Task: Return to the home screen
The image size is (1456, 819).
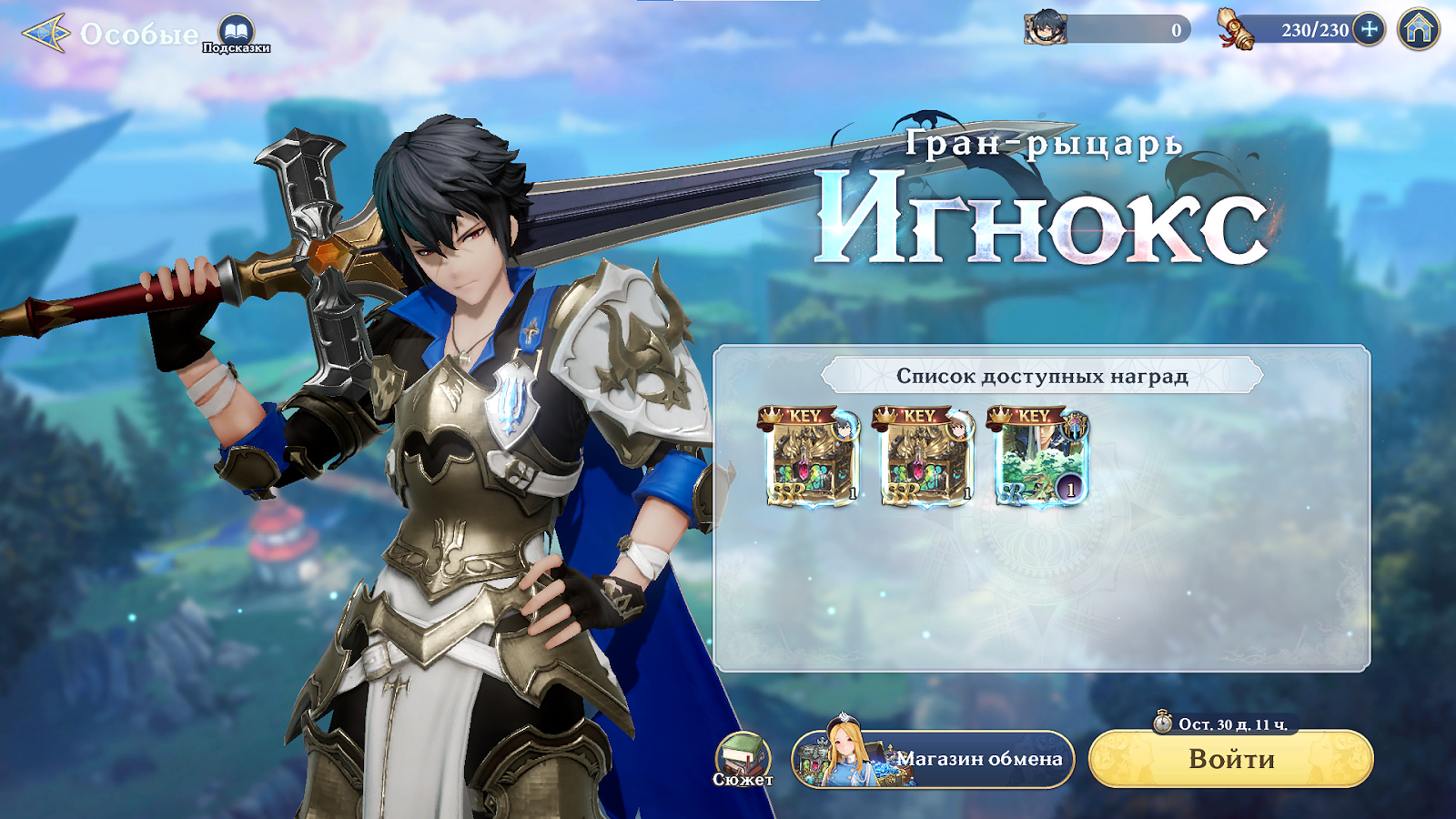Action: [1419, 29]
